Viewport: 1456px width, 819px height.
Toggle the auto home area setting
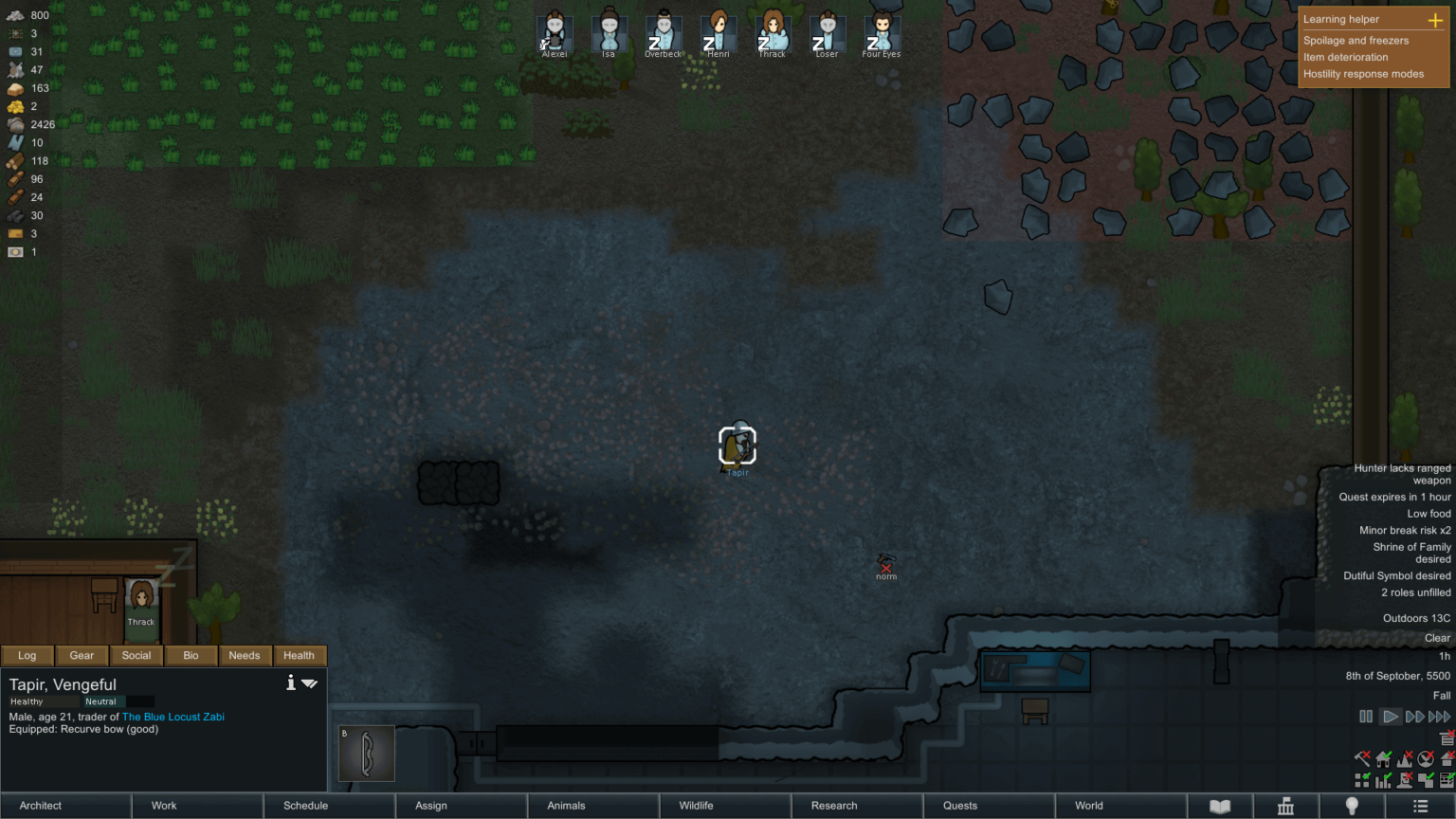(1383, 758)
